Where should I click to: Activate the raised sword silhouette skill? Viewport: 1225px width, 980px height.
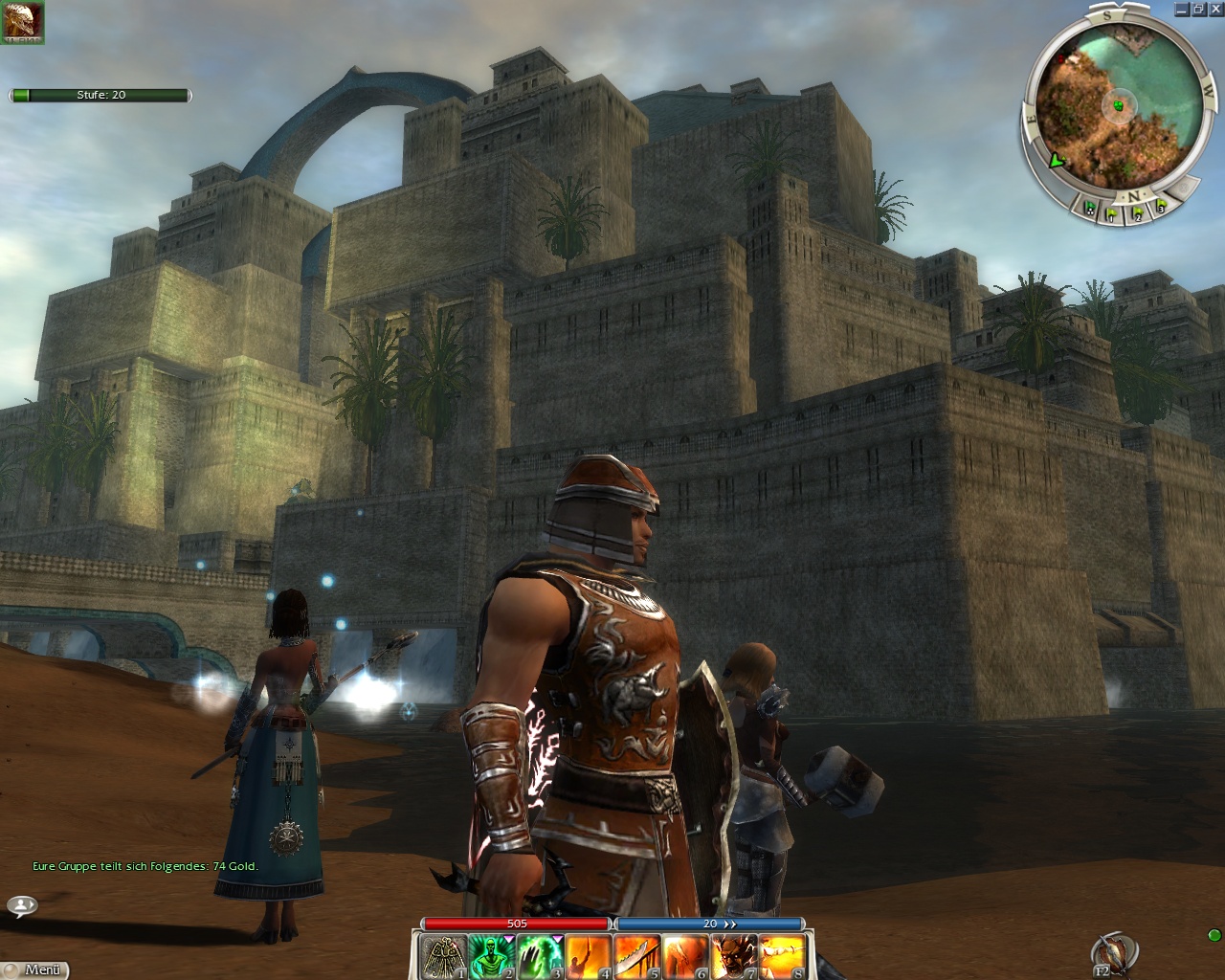pyautogui.click(x=589, y=956)
